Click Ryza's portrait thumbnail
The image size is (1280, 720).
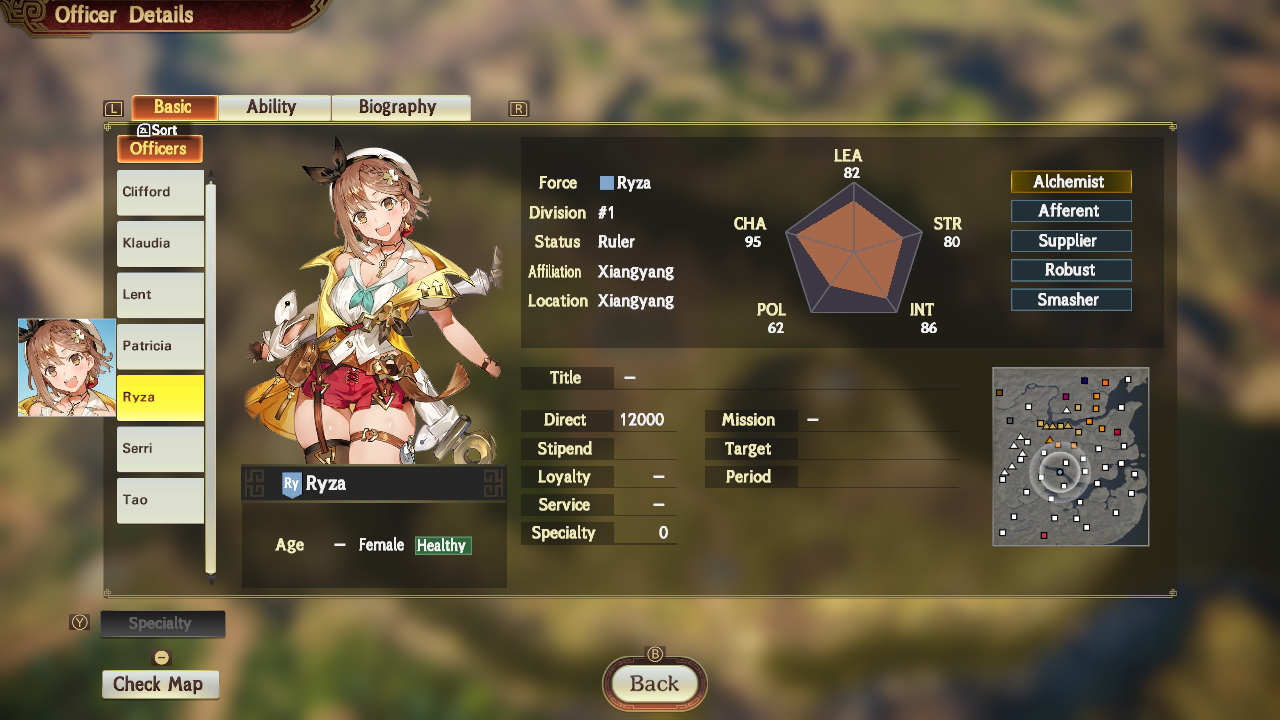(x=64, y=368)
